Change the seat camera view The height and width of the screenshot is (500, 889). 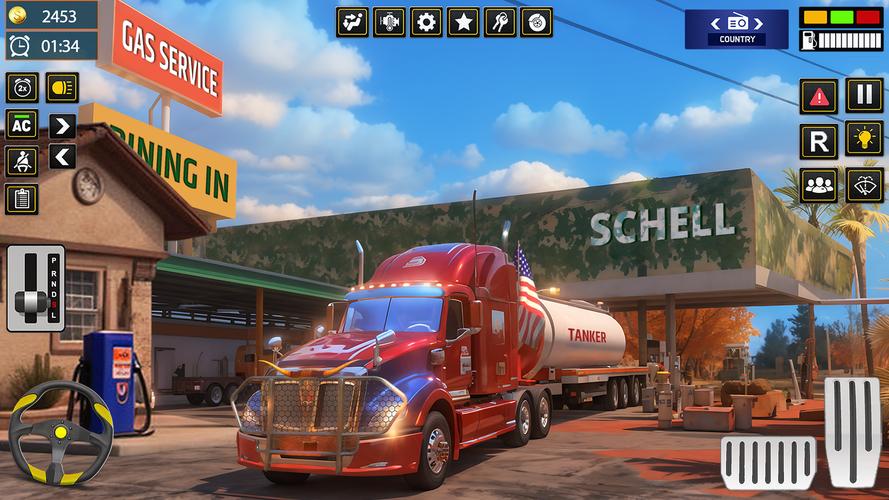tap(352, 22)
